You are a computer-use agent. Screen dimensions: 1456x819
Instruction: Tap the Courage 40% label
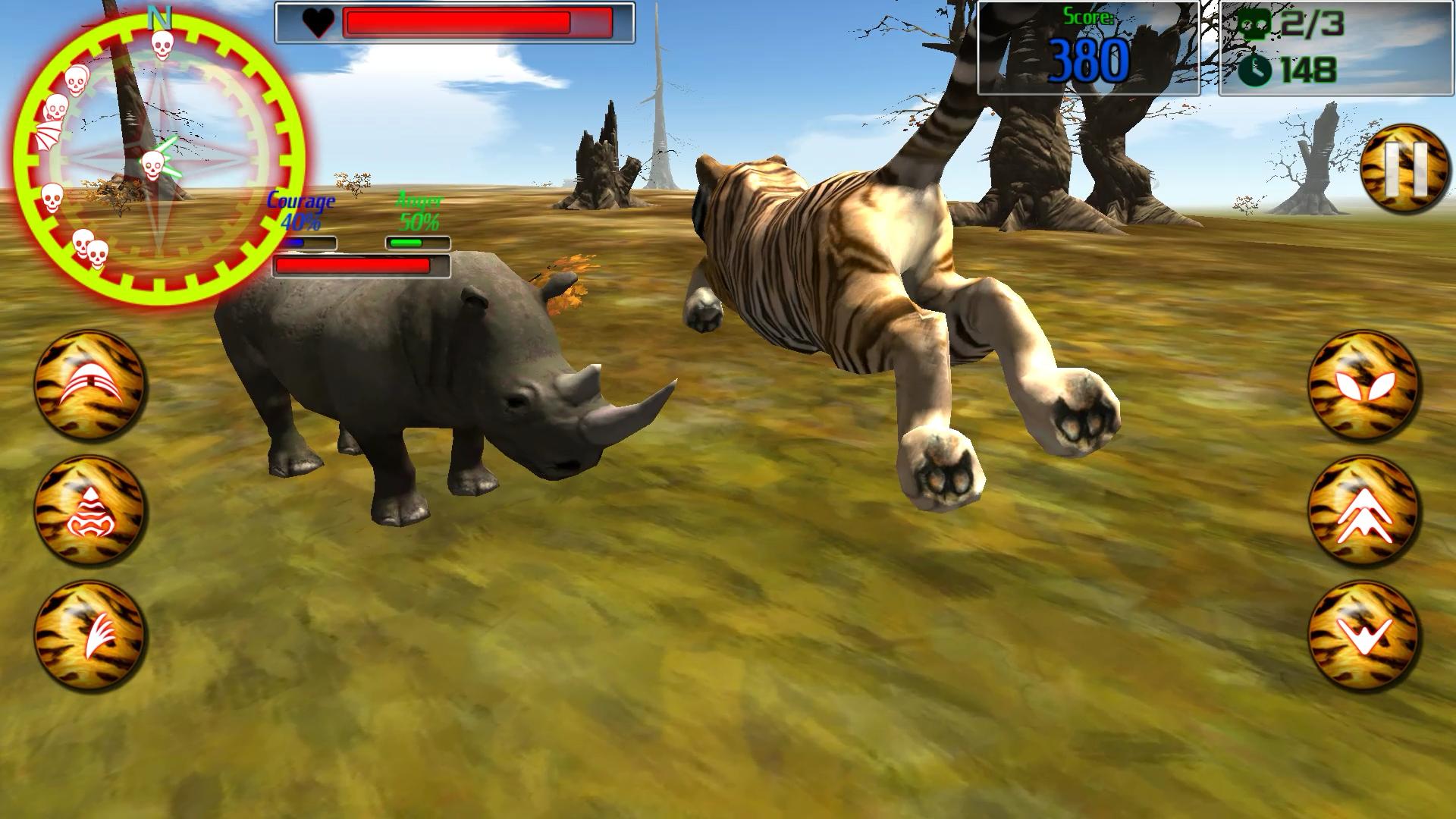tap(302, 210)
